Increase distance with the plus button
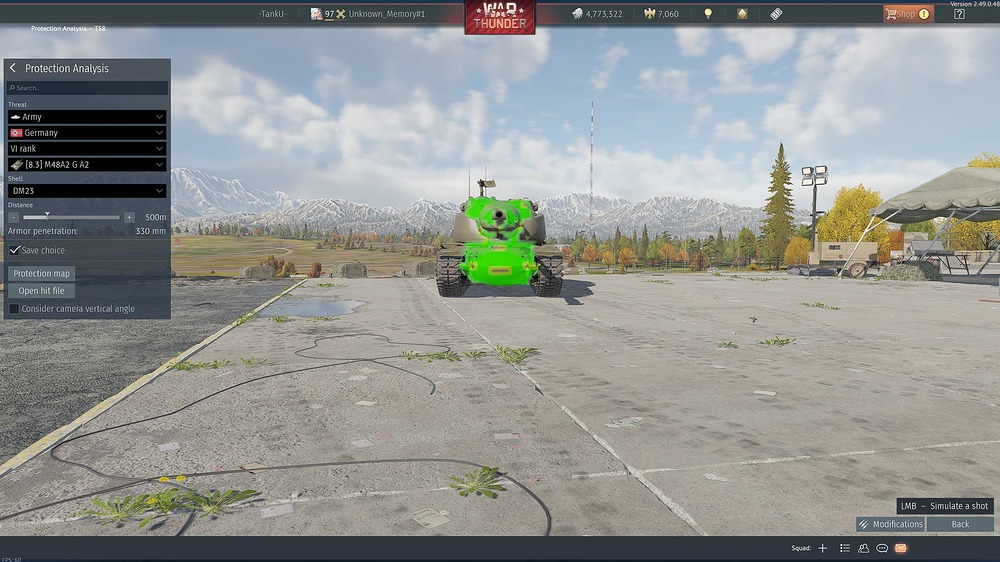Image resolution: width=1000 pixels, height=562 pixels. tap(129, 217)
